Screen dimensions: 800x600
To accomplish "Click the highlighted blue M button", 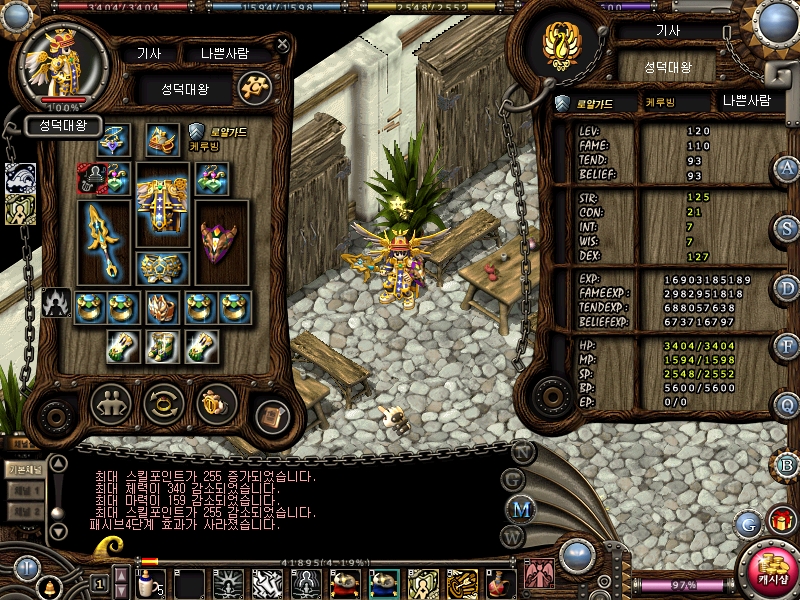I will [521, 507].
